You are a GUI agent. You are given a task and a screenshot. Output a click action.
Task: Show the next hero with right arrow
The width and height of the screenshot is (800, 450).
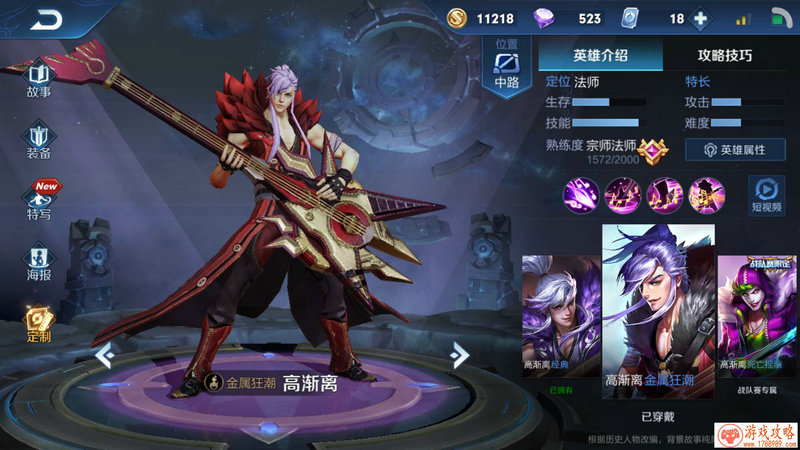click(458, 354)
